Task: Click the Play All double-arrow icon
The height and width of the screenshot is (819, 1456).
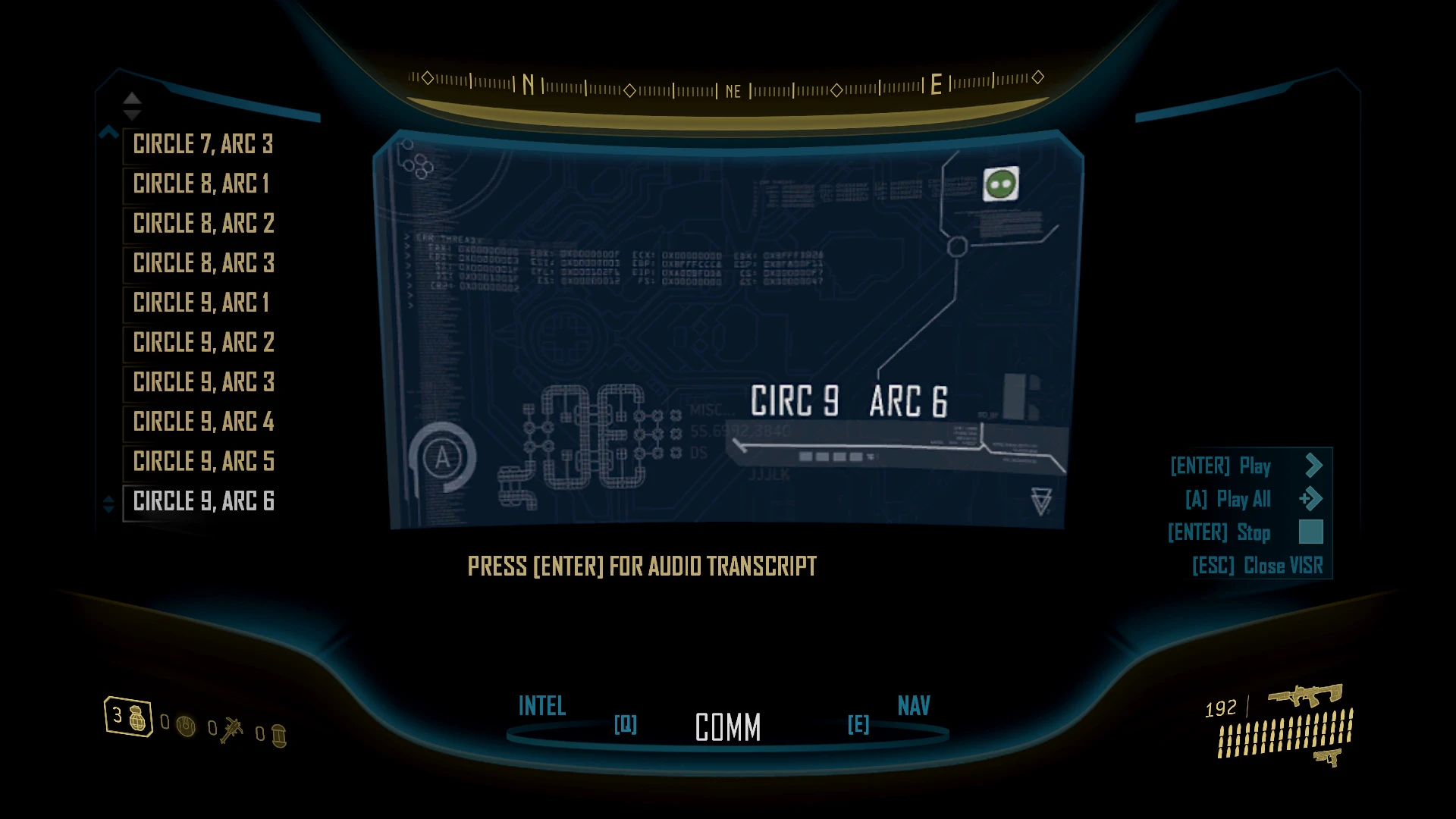Action: (1311, 498)
